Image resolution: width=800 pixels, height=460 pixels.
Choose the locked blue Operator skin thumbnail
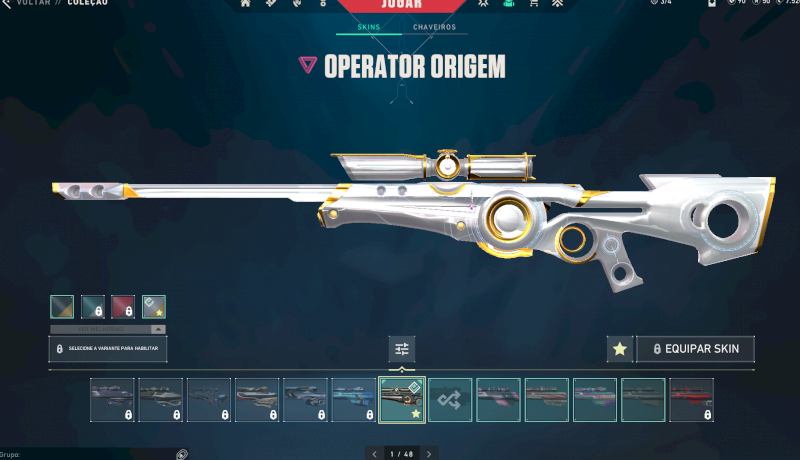coord(354,399)
